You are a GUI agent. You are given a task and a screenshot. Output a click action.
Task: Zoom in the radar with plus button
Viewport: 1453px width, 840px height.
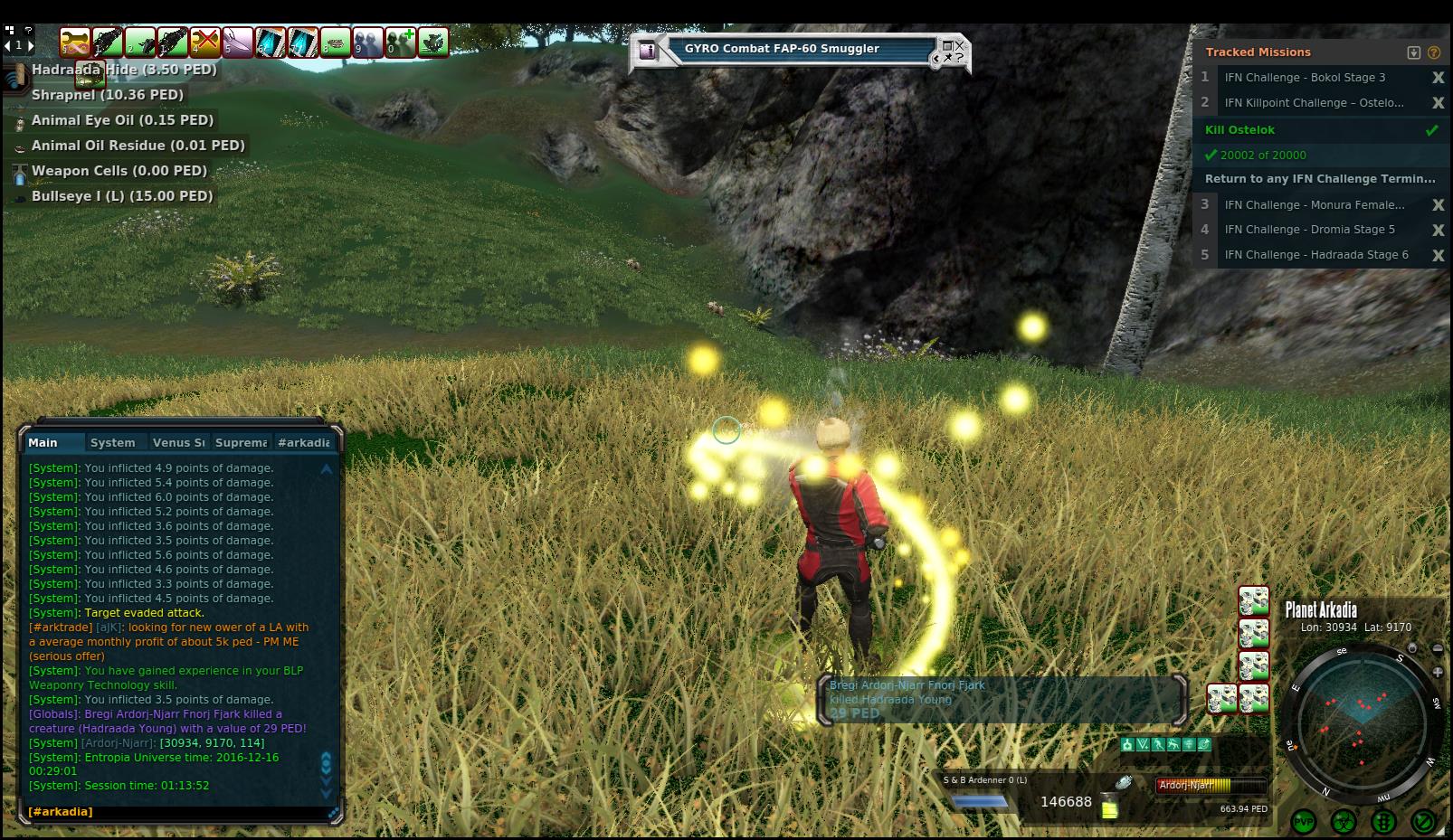(1438, 672)
